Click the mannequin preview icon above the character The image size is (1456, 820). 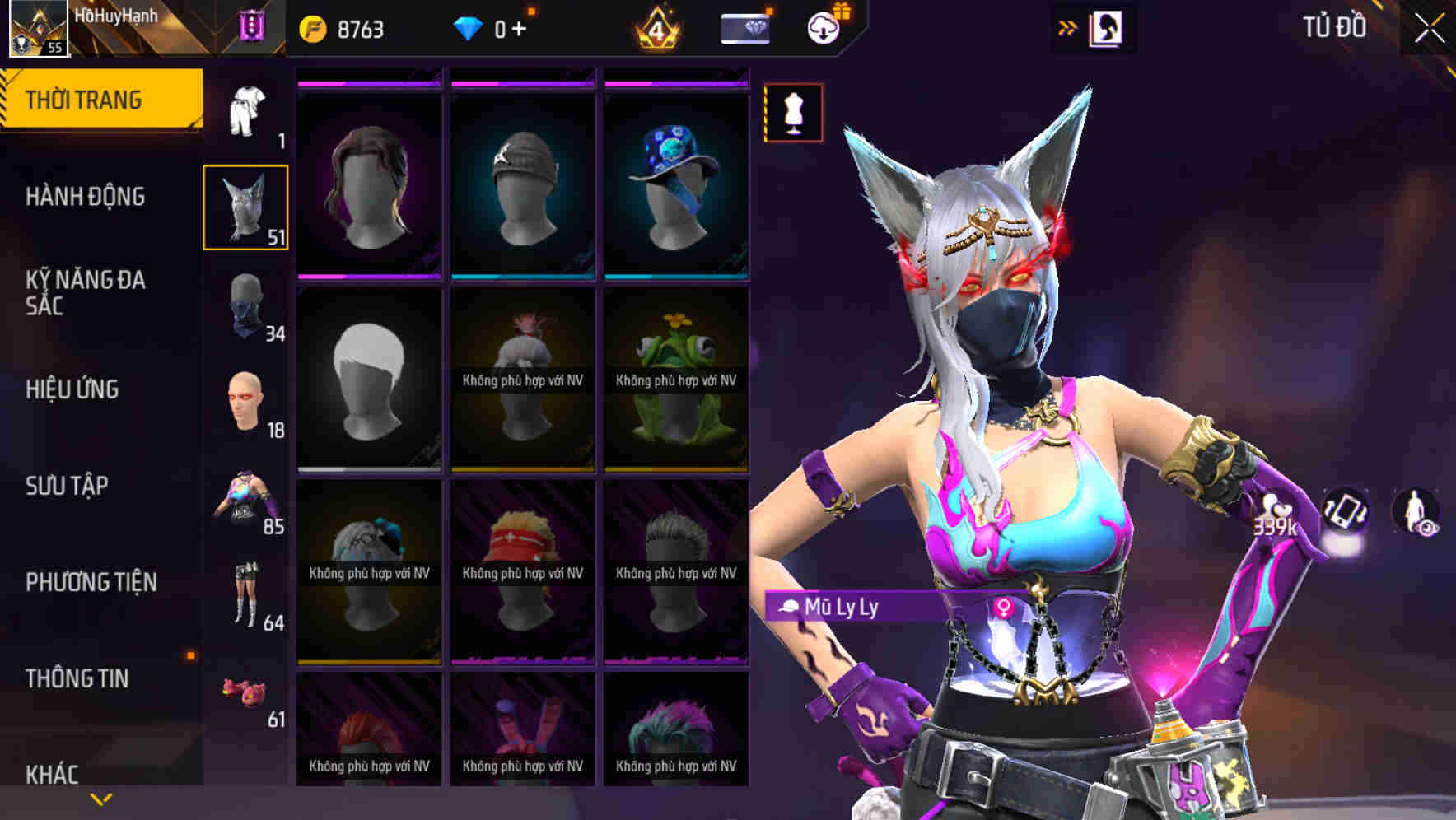coord(793,112)
